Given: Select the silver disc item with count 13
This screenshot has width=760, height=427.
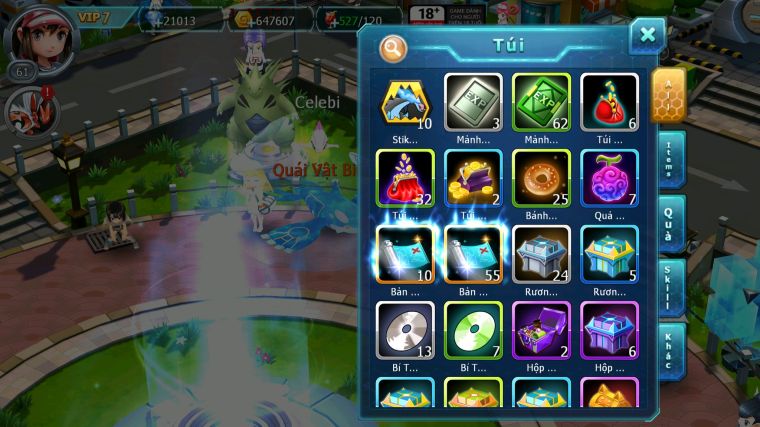Looking at the screenshot, I should point(406,327).
